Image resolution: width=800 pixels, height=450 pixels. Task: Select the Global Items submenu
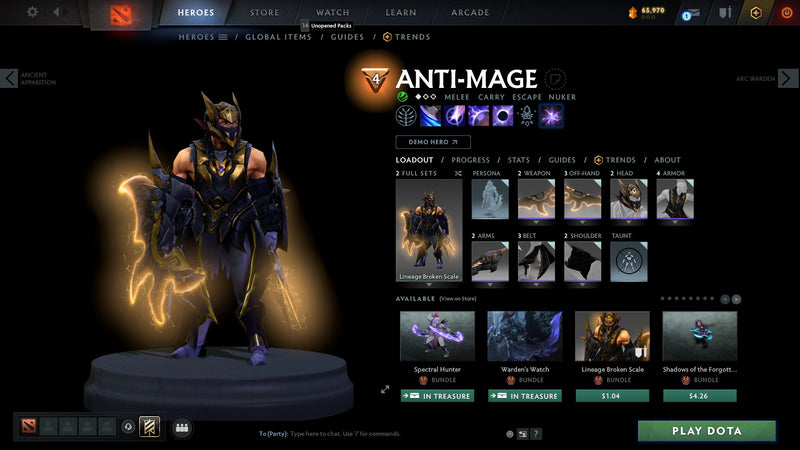(x=277, y=37)
